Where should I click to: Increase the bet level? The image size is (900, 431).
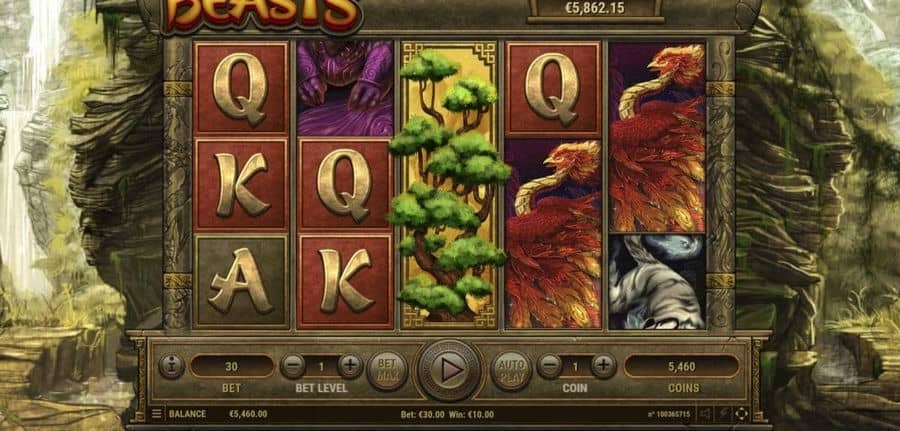350,366
